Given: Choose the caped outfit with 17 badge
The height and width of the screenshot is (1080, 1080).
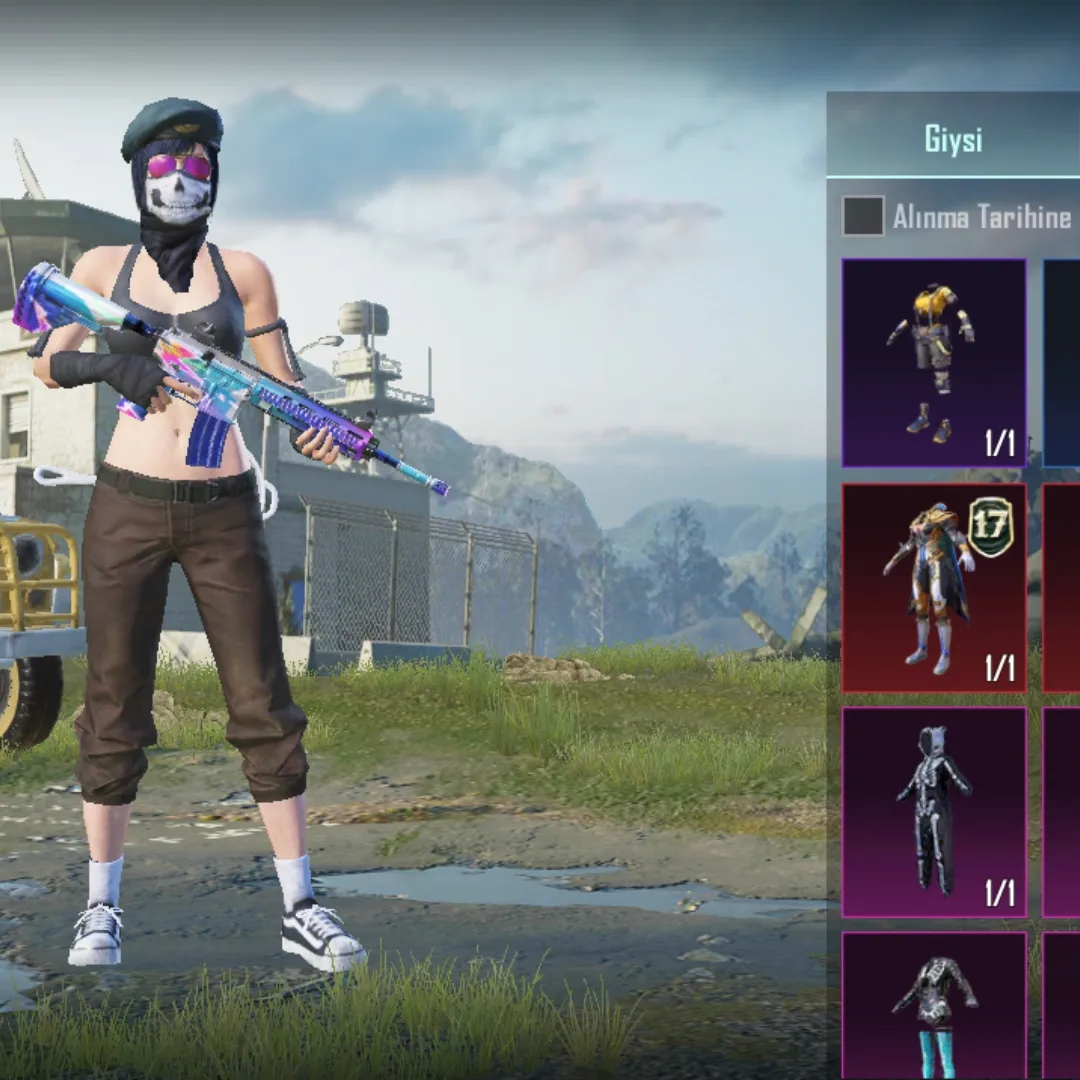Looking at the screenshot, I should point(933,588).
